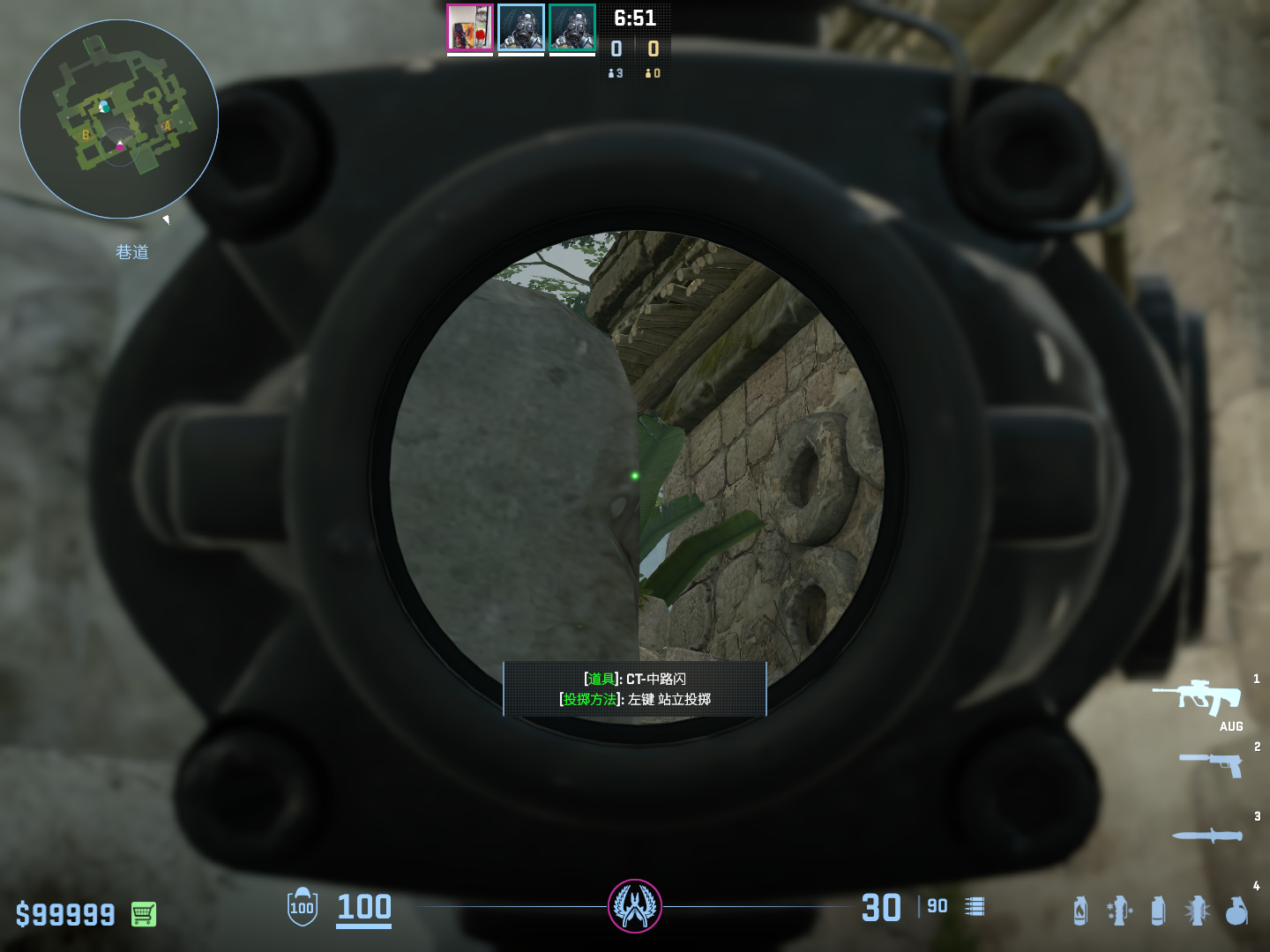
Task: Select the pistol in weapon slot 2
Action: coord(1212,764)
